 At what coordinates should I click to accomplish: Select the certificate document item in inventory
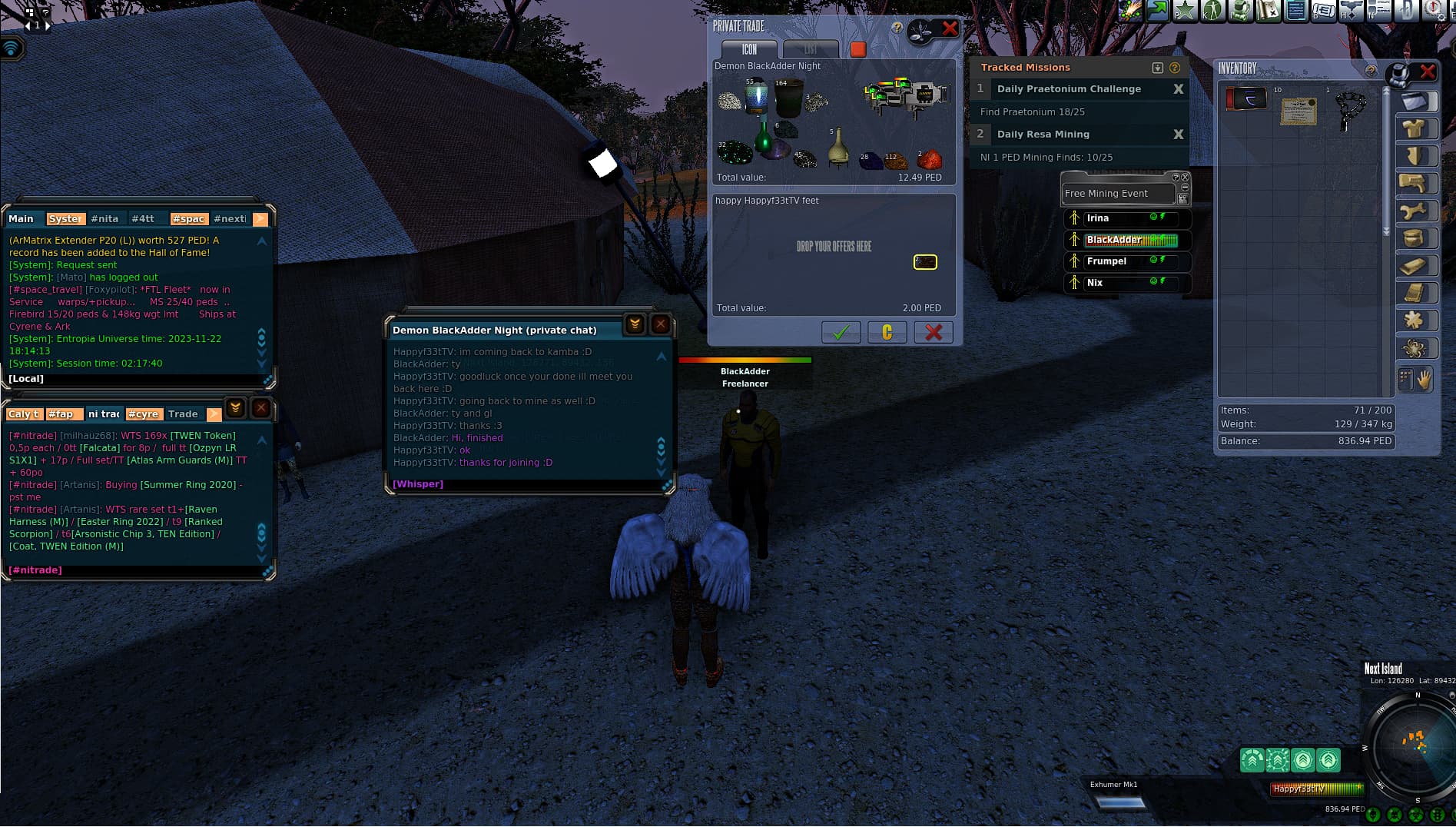[x=1298, y=111]
